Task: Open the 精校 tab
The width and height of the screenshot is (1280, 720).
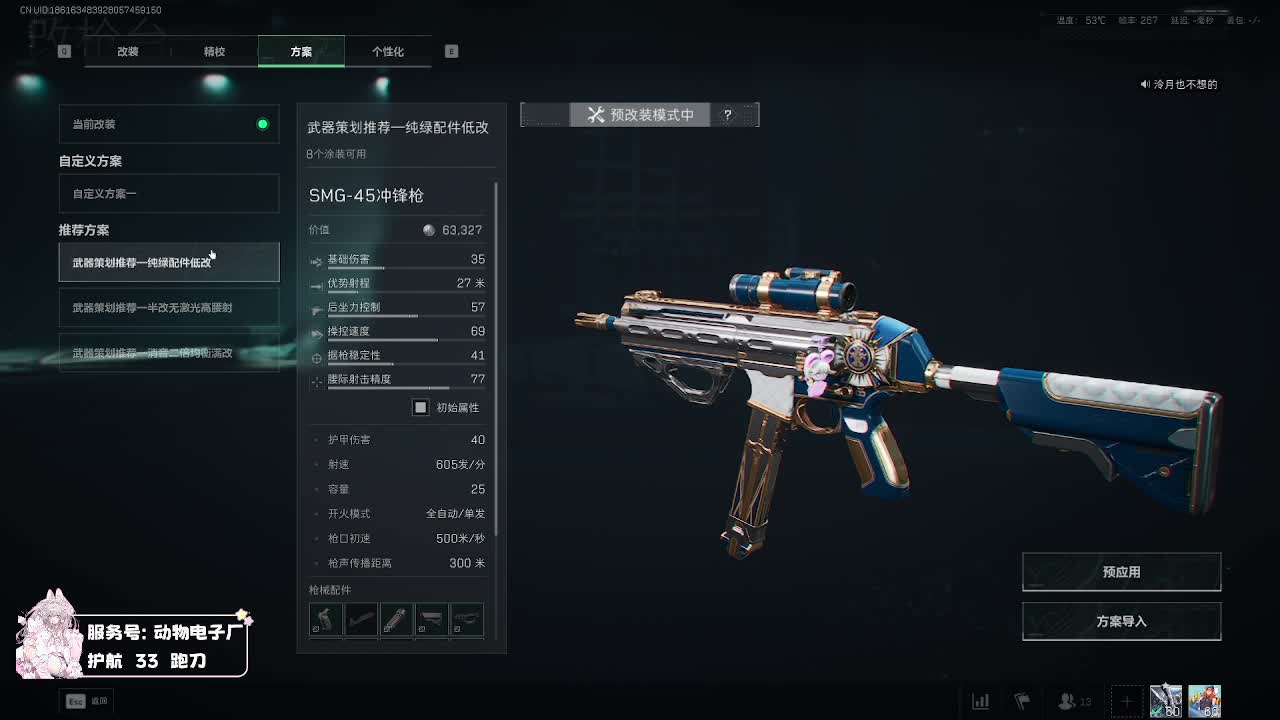Action: 214,51
